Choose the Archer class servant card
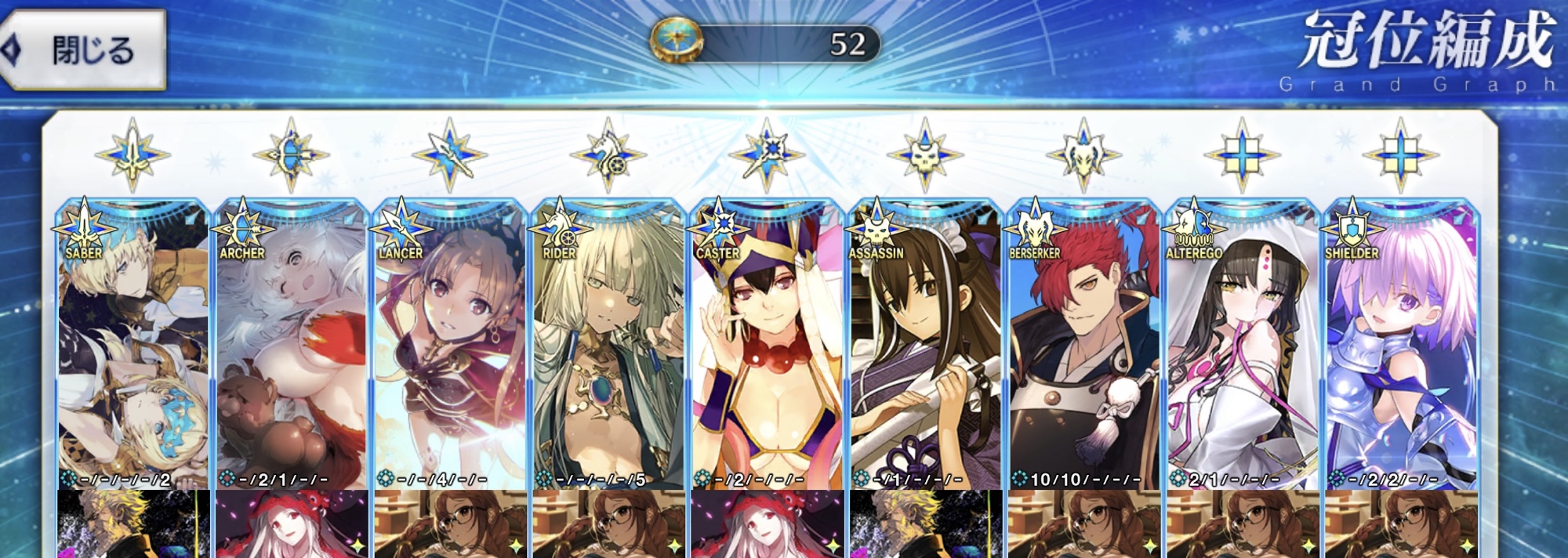 (292, 345)
